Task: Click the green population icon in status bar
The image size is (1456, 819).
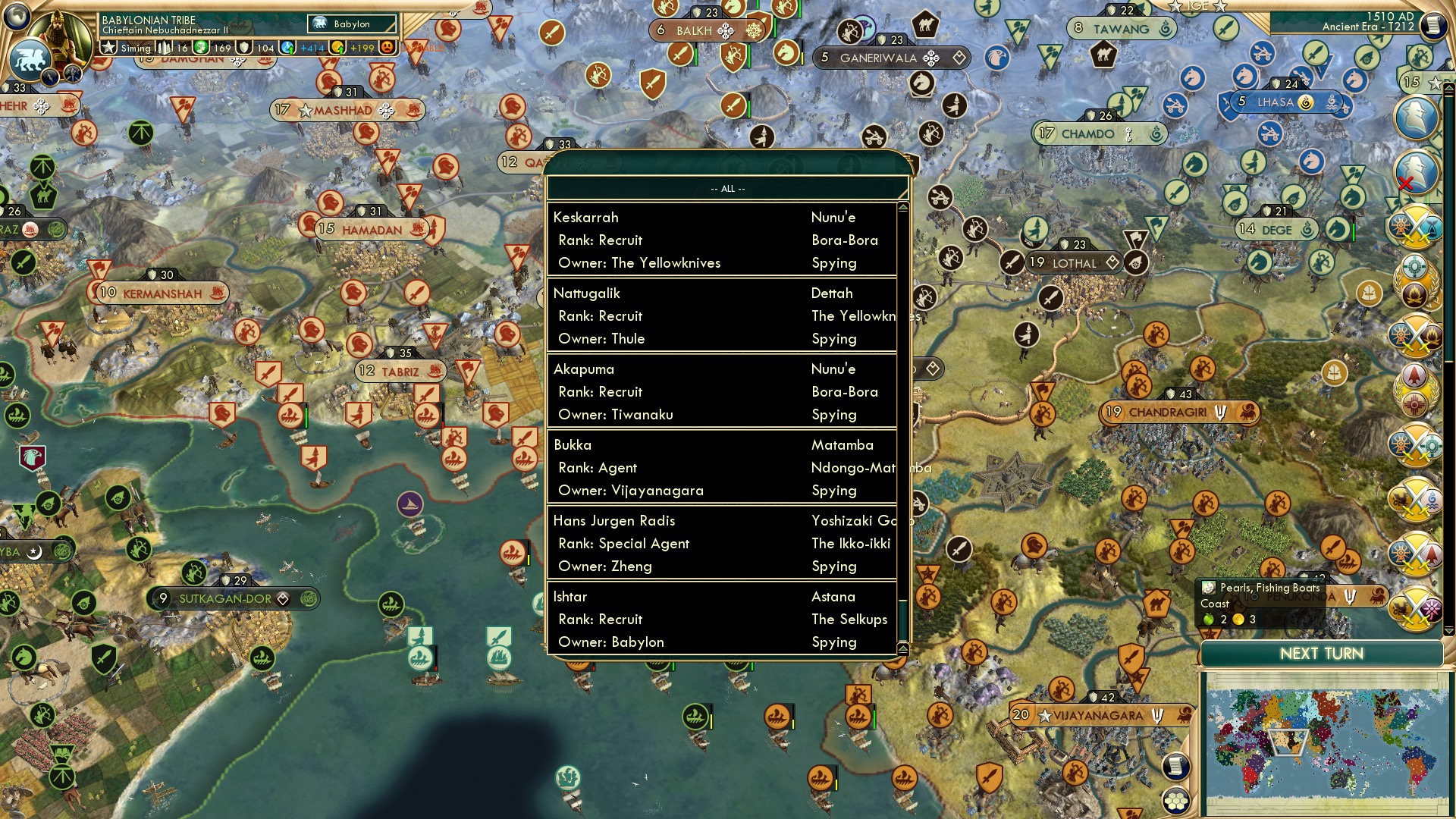Action: click(200, 48)
